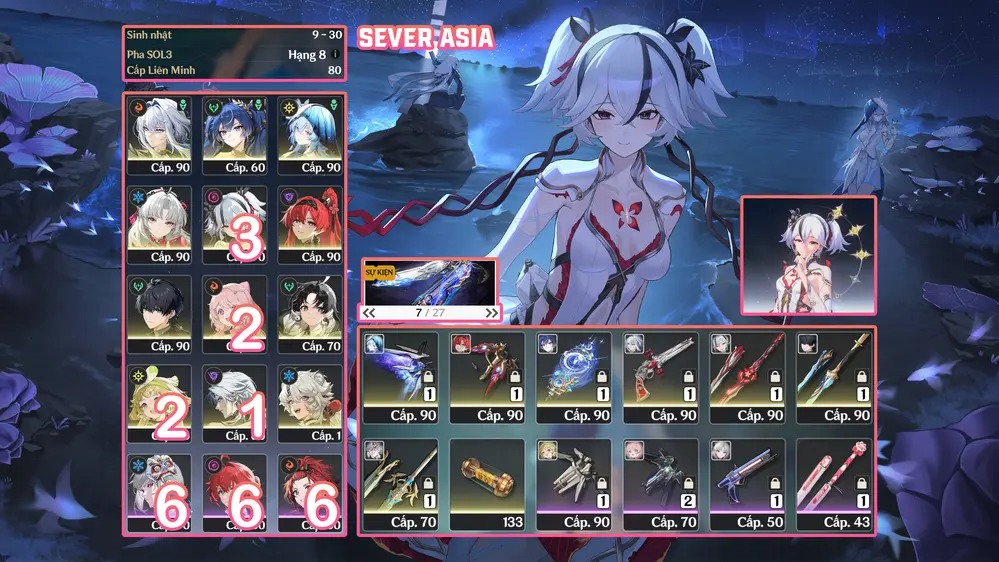Choose the pink-haired character portrait
This screenshot has width=999, height=562.
click(234, 313)
